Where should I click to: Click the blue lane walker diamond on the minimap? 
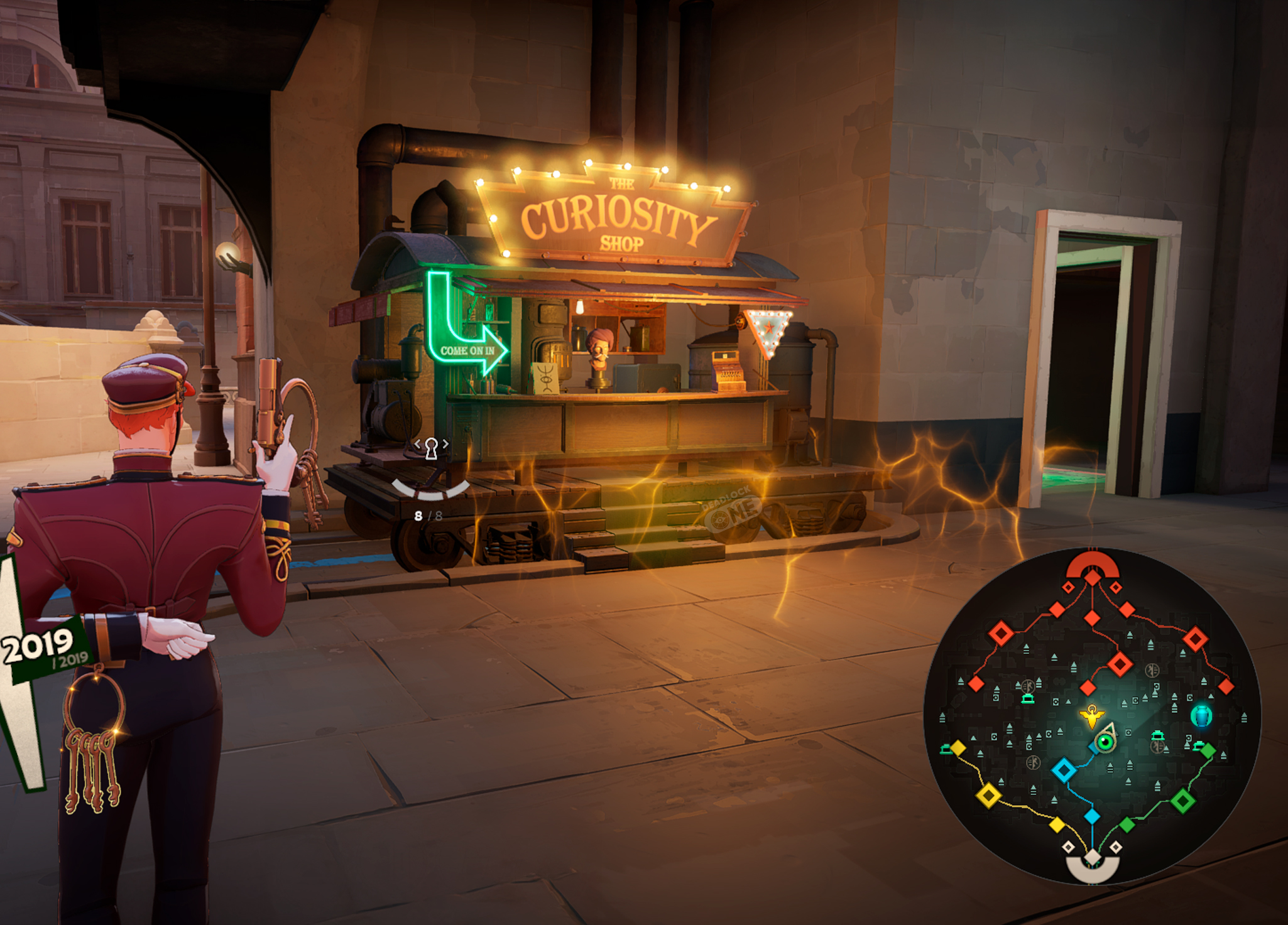click(x=1064, y=771)
